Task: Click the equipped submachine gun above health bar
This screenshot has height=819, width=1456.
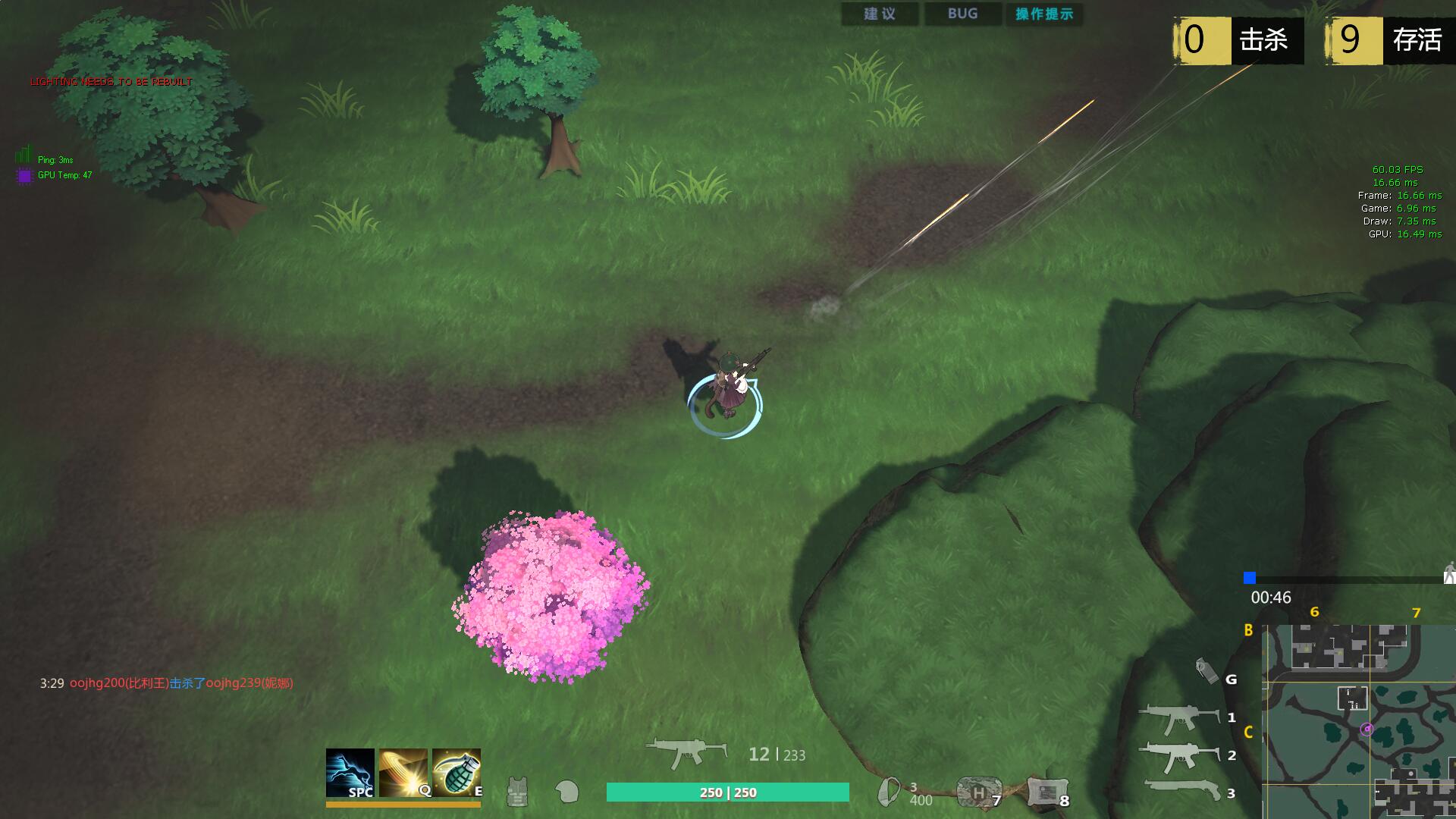Action: click(x=686, y=752)
